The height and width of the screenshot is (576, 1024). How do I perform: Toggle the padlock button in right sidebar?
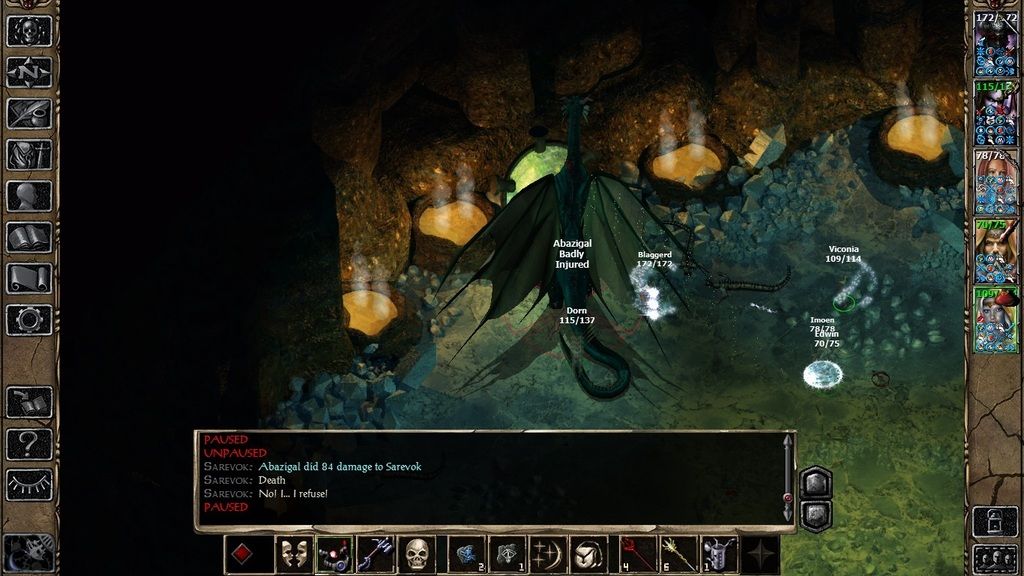pyautogui.click(x=995, y=520)
